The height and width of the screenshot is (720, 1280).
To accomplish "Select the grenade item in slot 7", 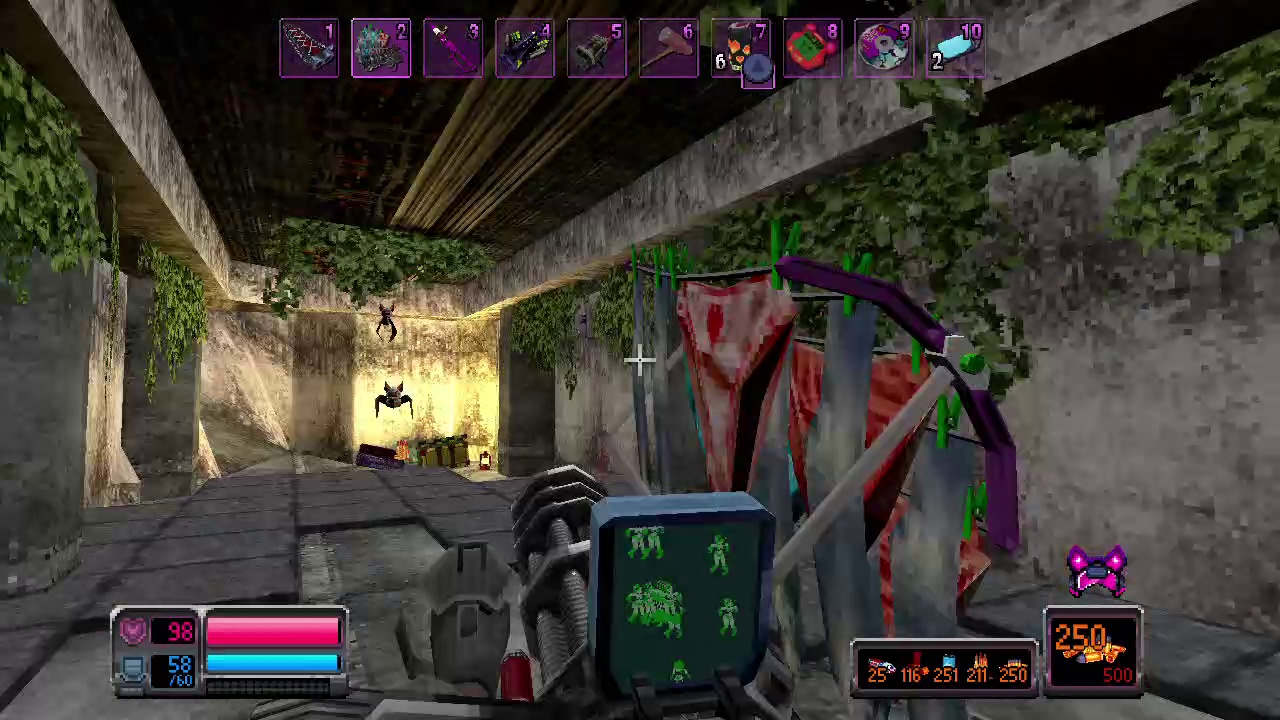I will point(741,47).
